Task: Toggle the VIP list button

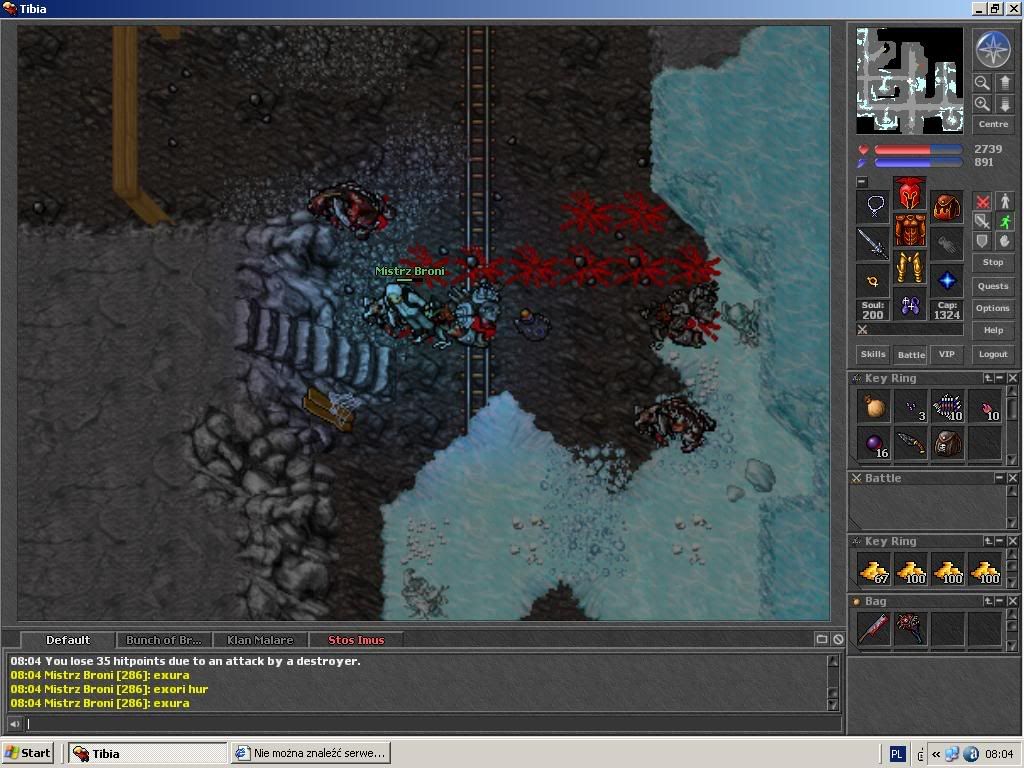Action: pos(945,354)
